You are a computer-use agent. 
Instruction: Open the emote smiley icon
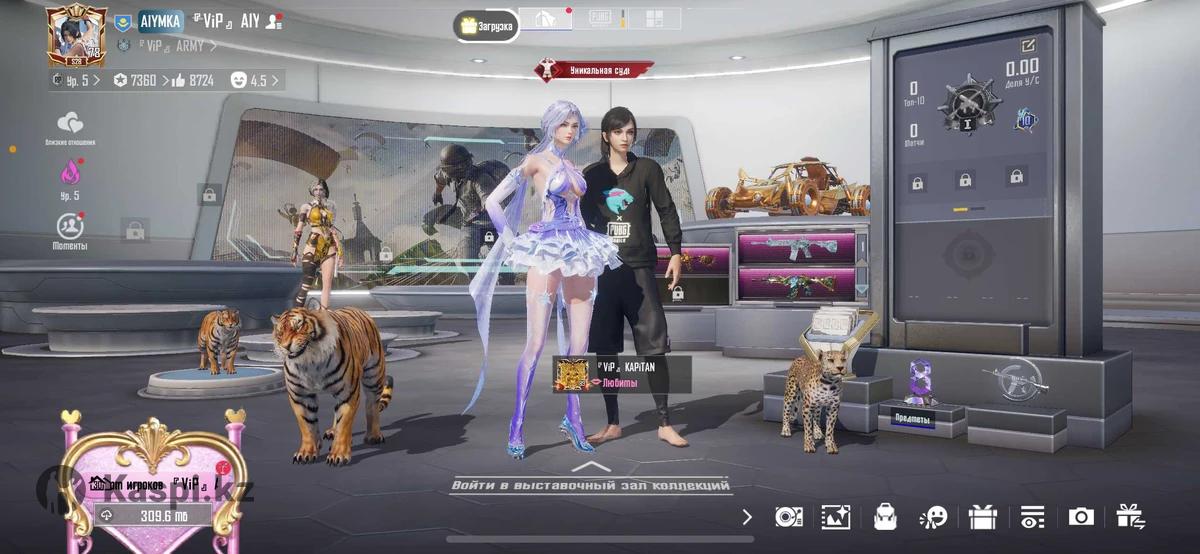click(933, 517)
